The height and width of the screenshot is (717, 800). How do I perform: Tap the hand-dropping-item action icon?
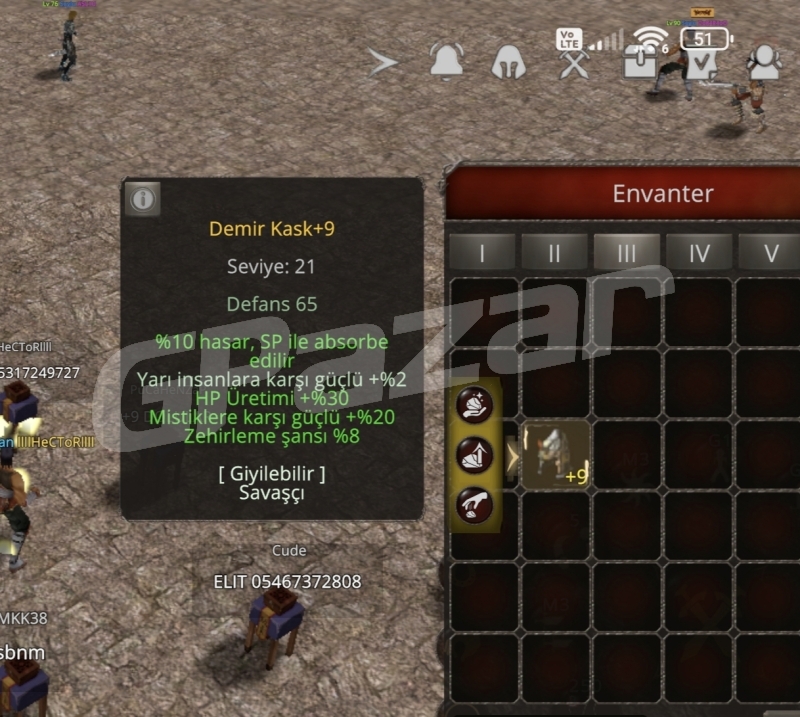click(474, 504)
